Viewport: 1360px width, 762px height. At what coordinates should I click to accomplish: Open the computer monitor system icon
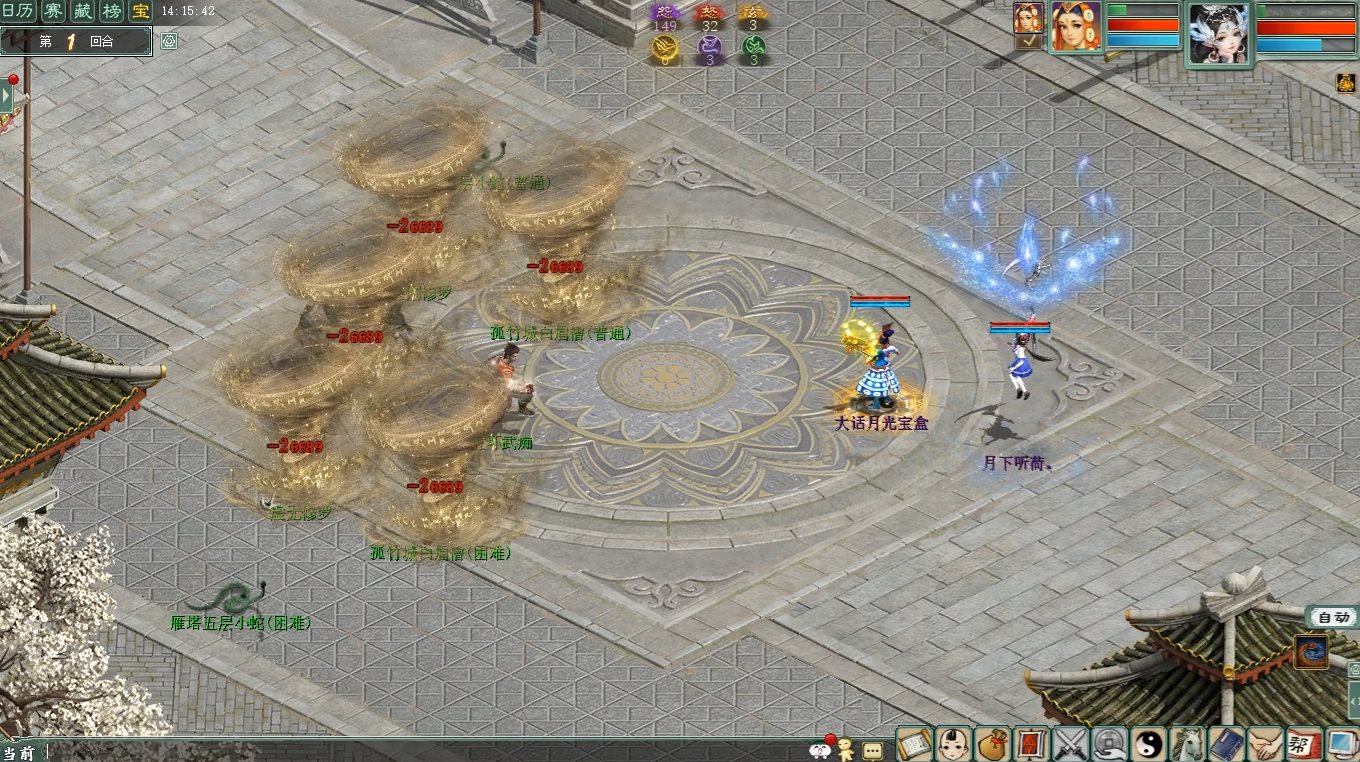1340,744
